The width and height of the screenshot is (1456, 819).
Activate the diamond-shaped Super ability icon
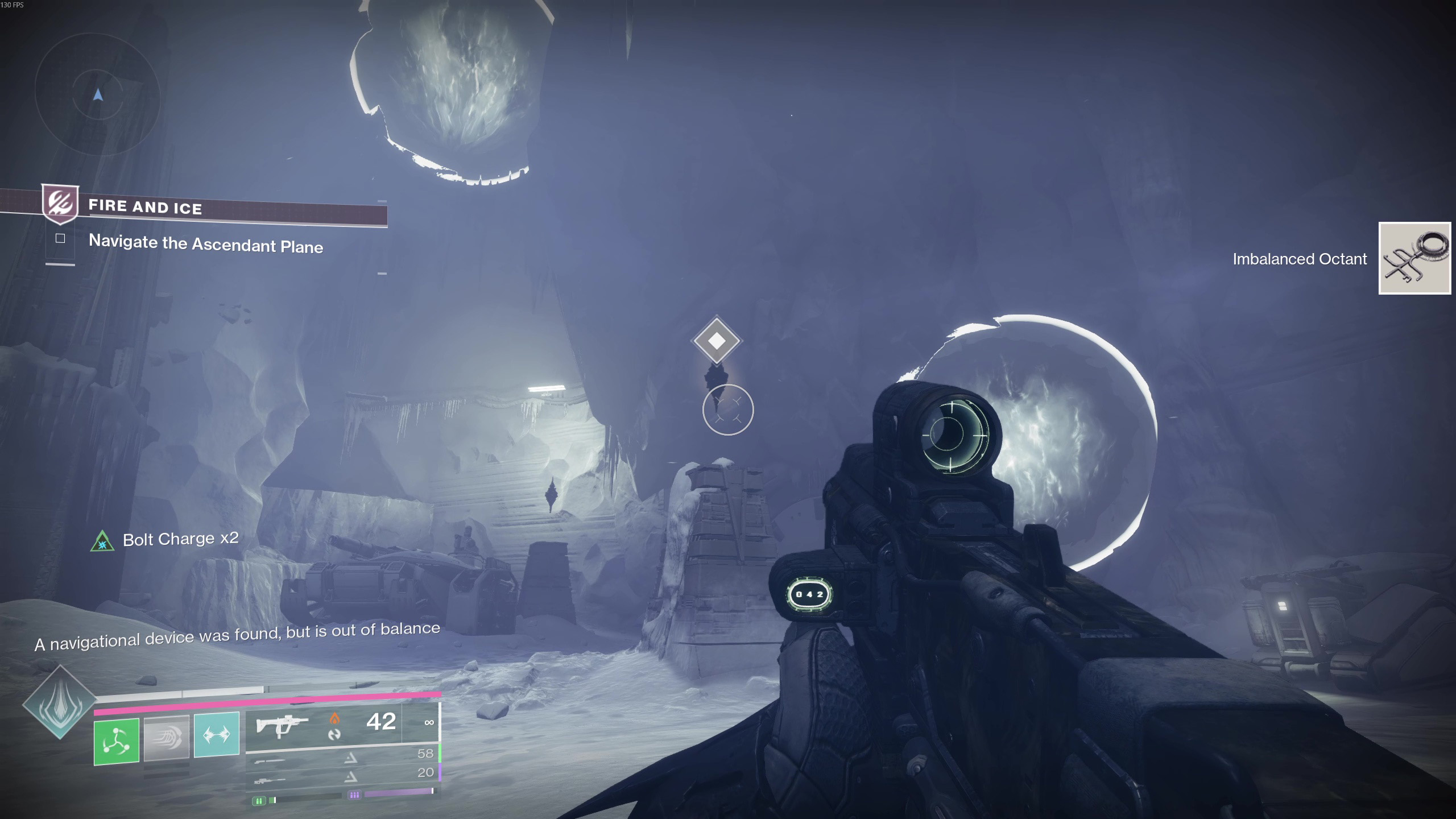pos(60,702)
